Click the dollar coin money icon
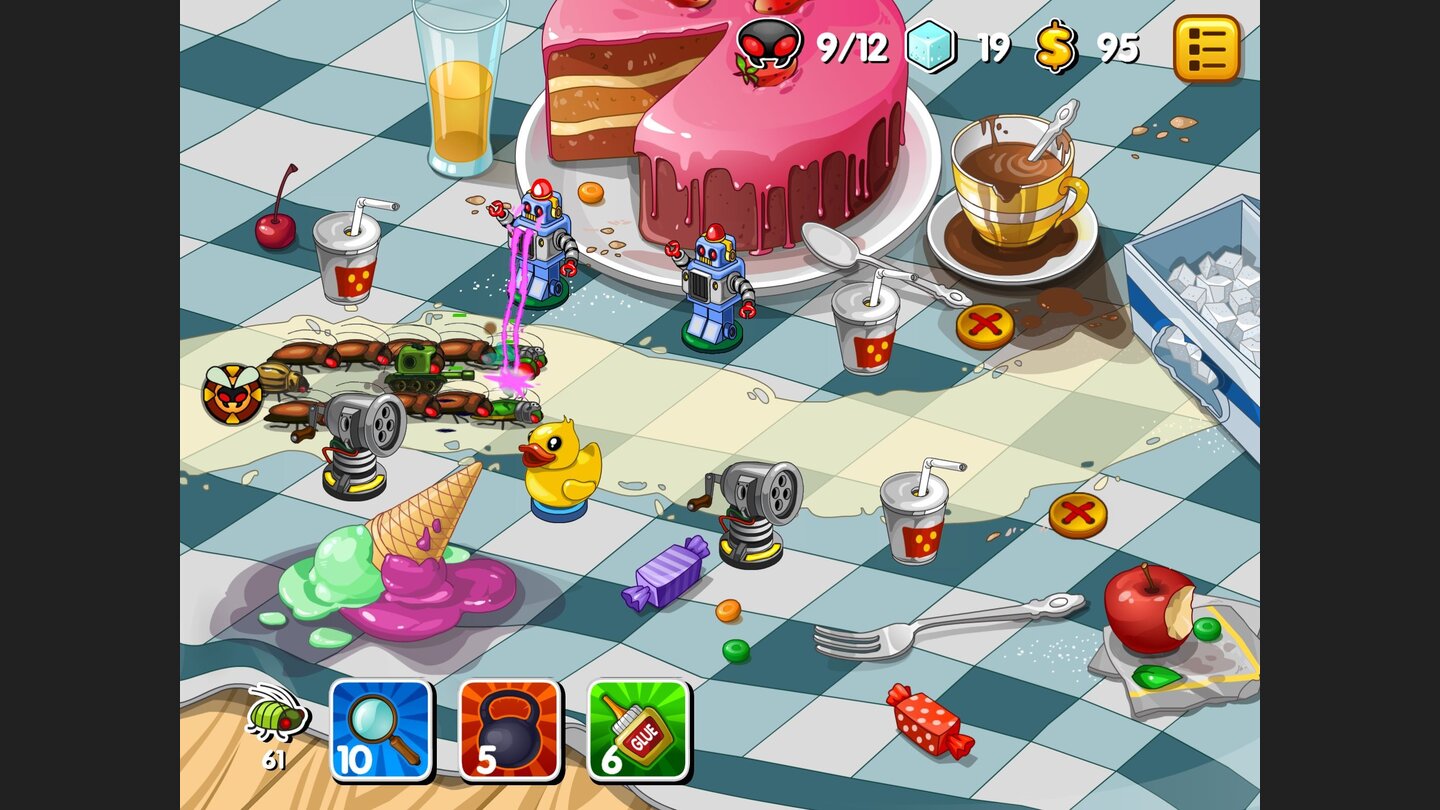This screenshot has width=1440, height=810. point(1055,44)
